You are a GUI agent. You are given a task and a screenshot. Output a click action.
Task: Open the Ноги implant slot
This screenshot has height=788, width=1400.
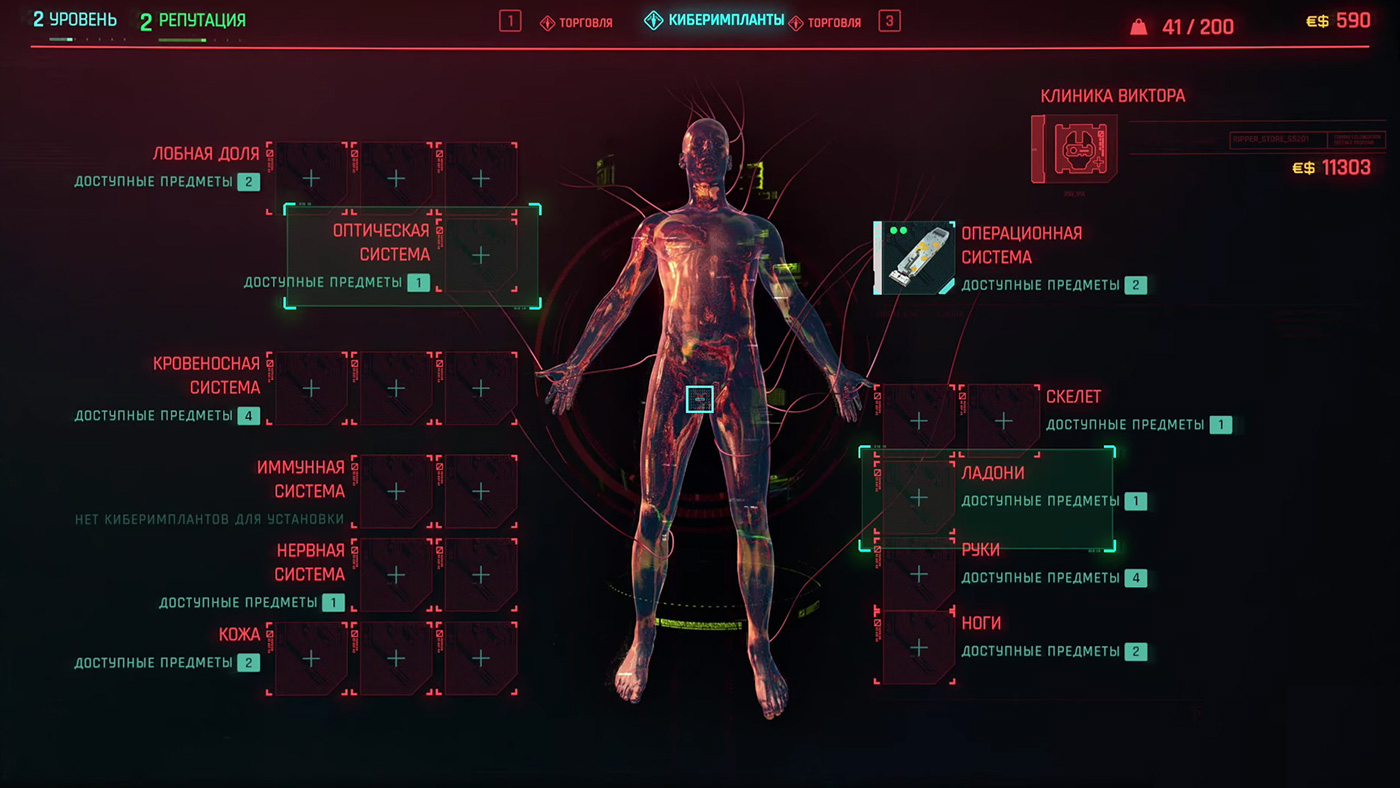[918, 648]
